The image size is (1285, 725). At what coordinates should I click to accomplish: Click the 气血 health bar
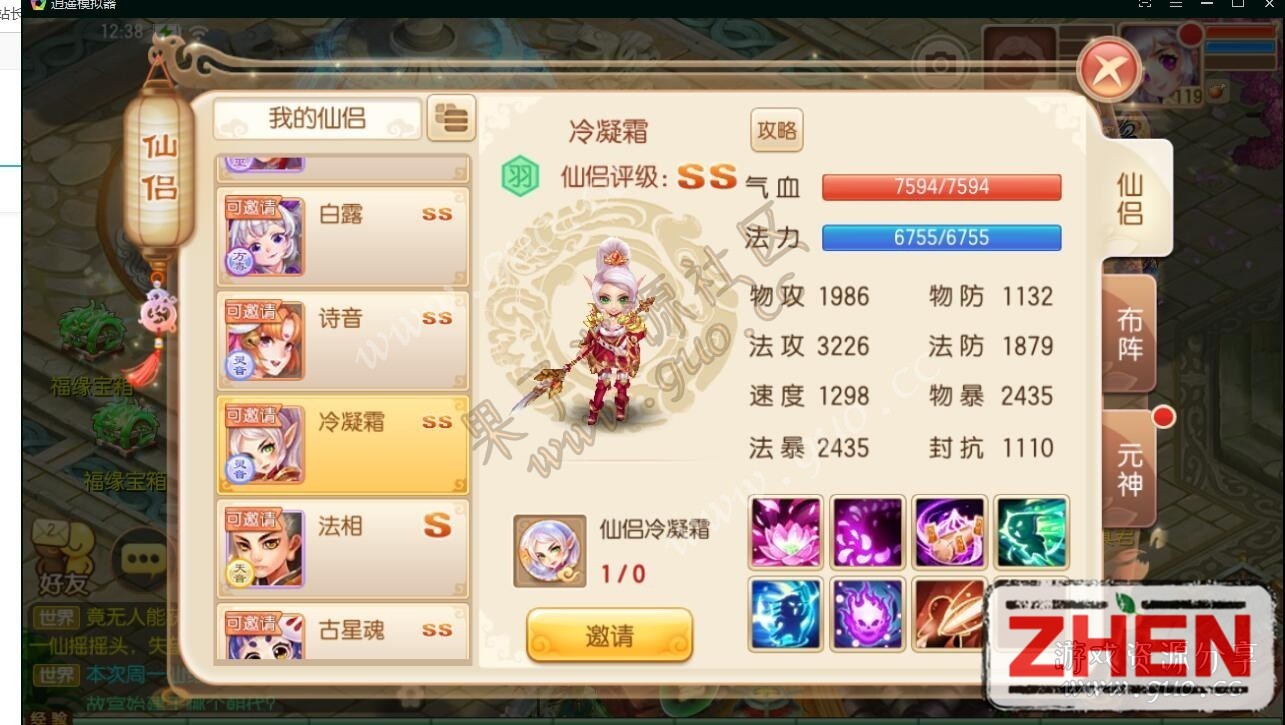(940, 186)
